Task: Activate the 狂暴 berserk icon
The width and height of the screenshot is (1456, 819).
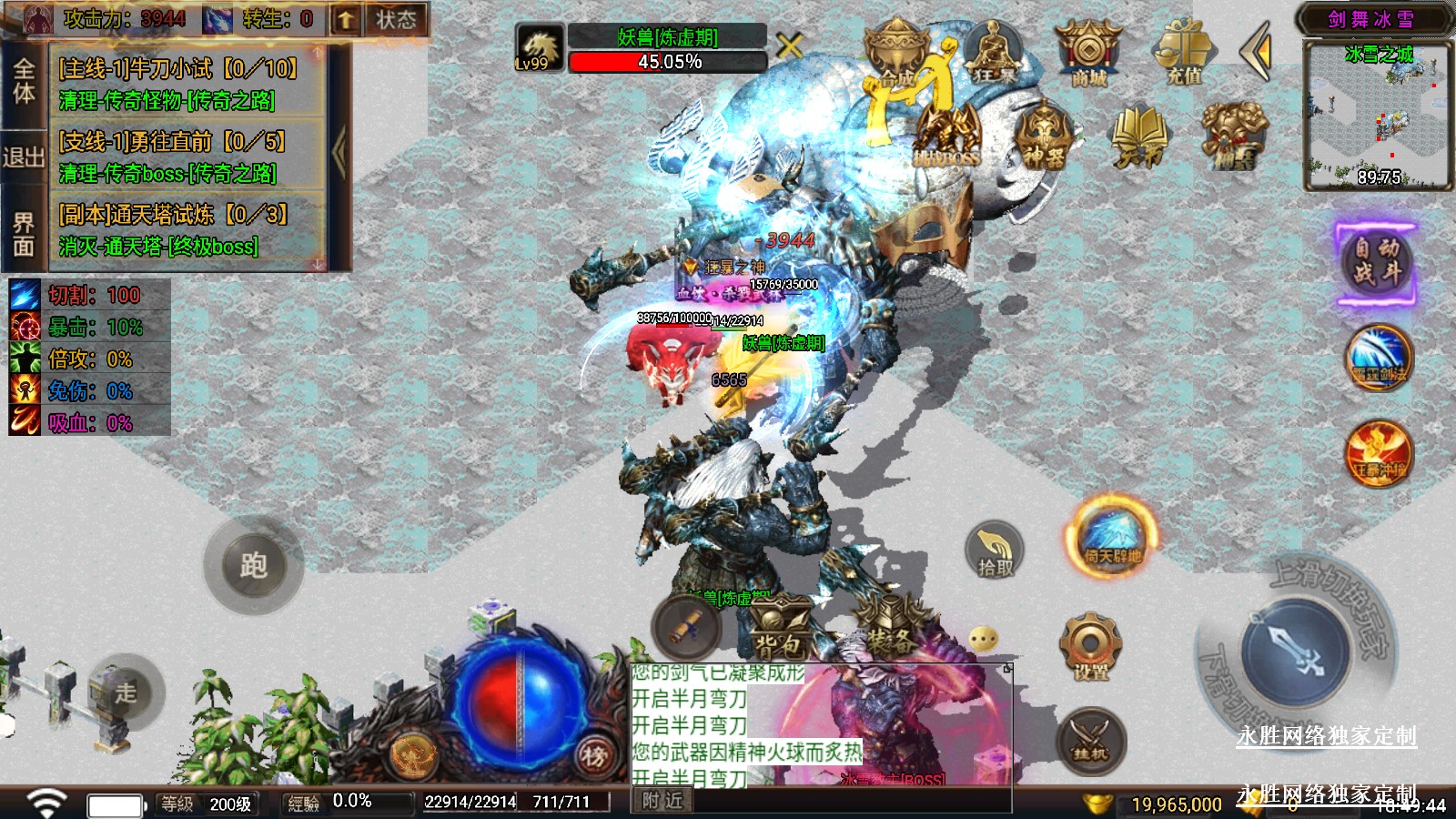Action: 993,53
